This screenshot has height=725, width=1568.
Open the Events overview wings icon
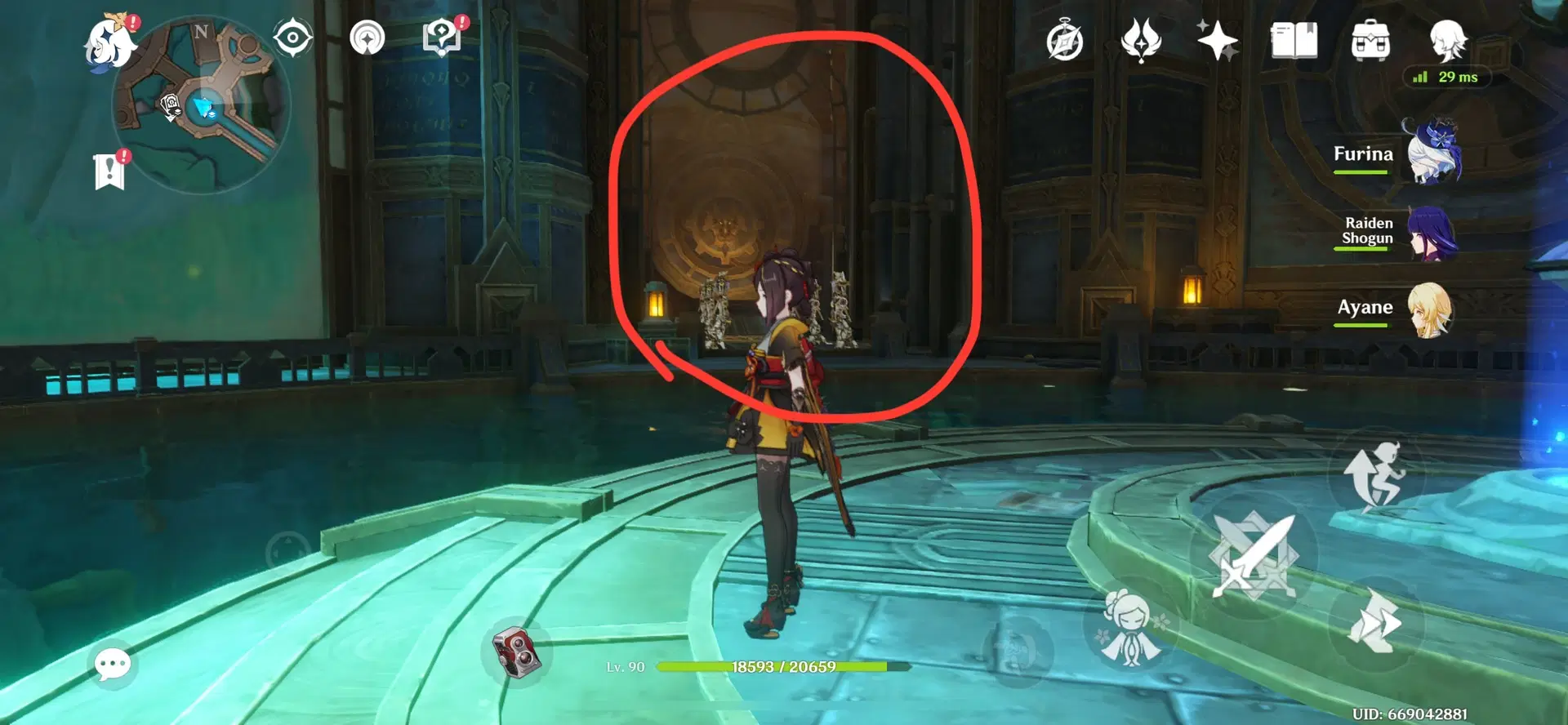[x=1142, y=39]
